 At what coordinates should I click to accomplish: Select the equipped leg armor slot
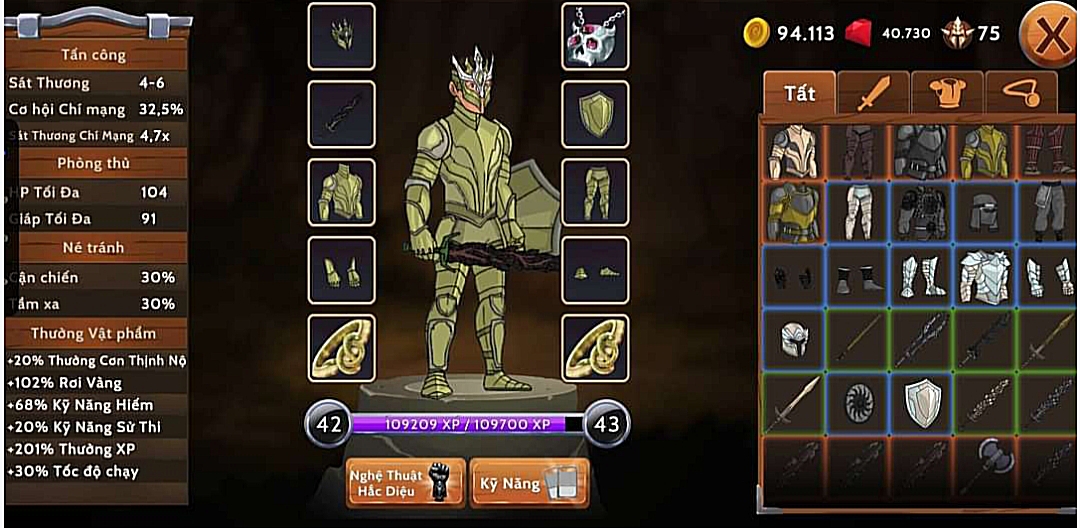pos(595,192)
